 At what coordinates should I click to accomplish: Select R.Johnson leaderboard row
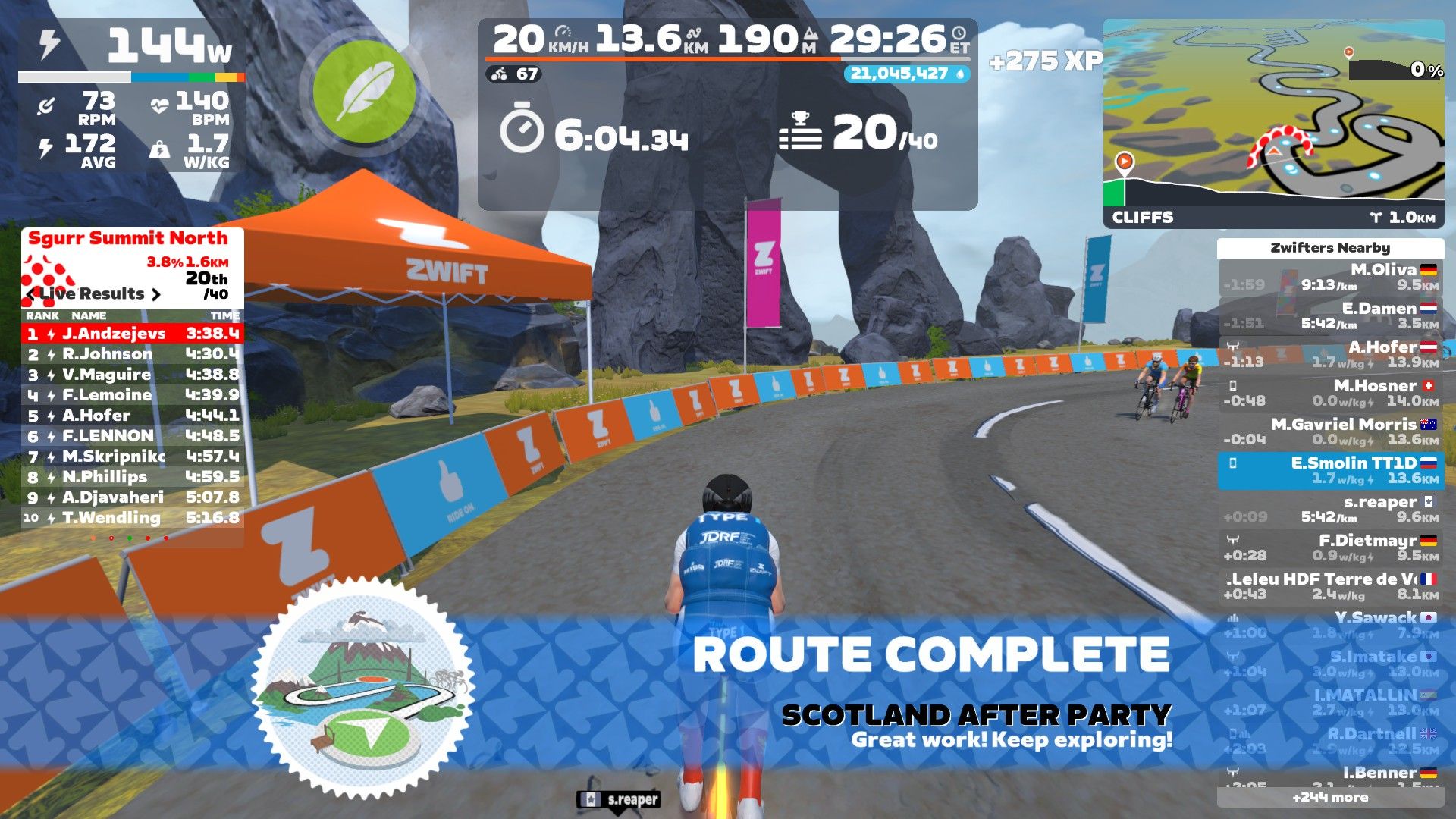133,354
